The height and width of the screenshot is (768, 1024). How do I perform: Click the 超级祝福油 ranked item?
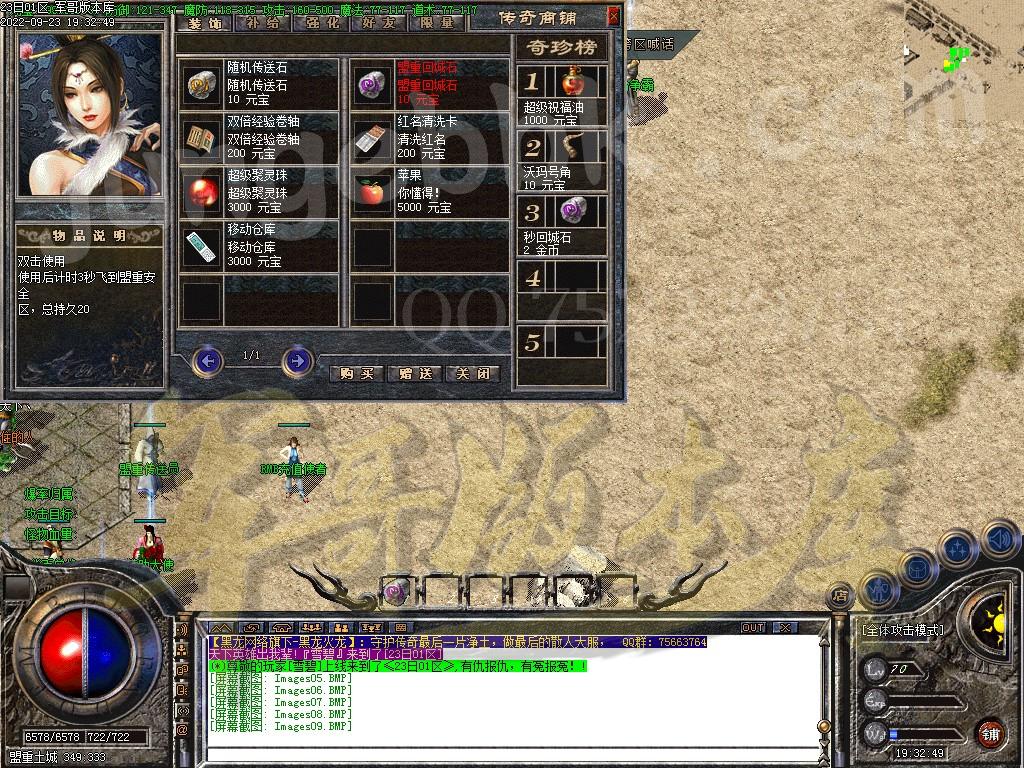tap(573, 83)
